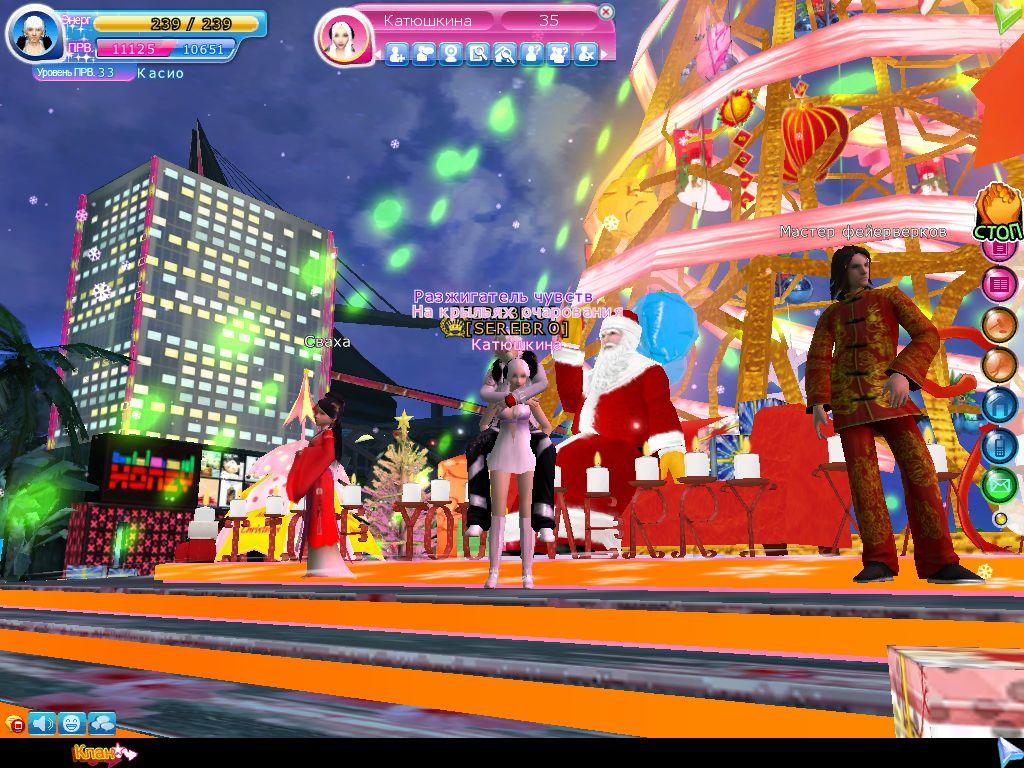Screen dimensions: 1024x768
Task: Open private chat with Катюшкина
Action: coord(424,55)
